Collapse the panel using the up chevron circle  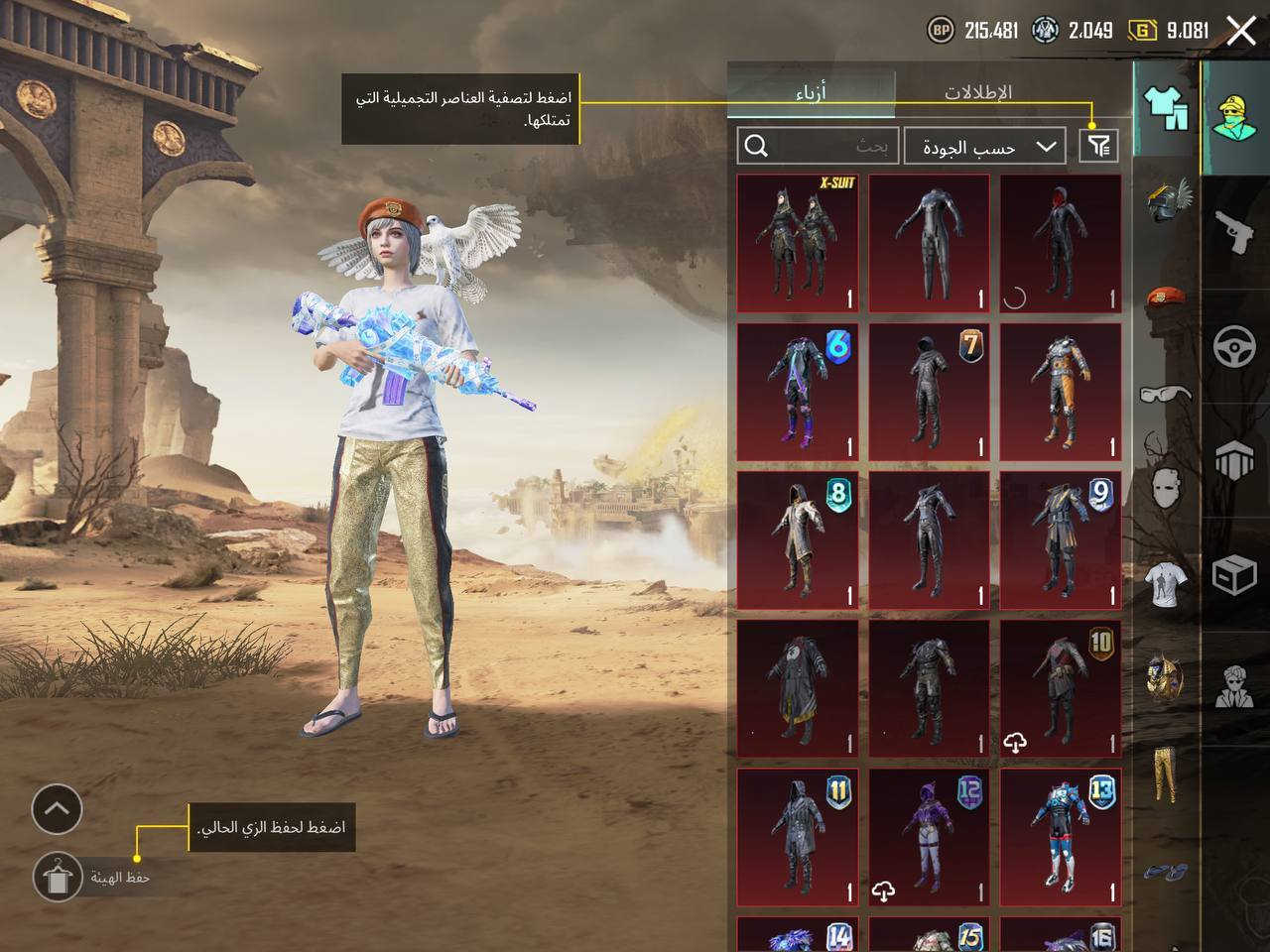[x=57, y=809]
